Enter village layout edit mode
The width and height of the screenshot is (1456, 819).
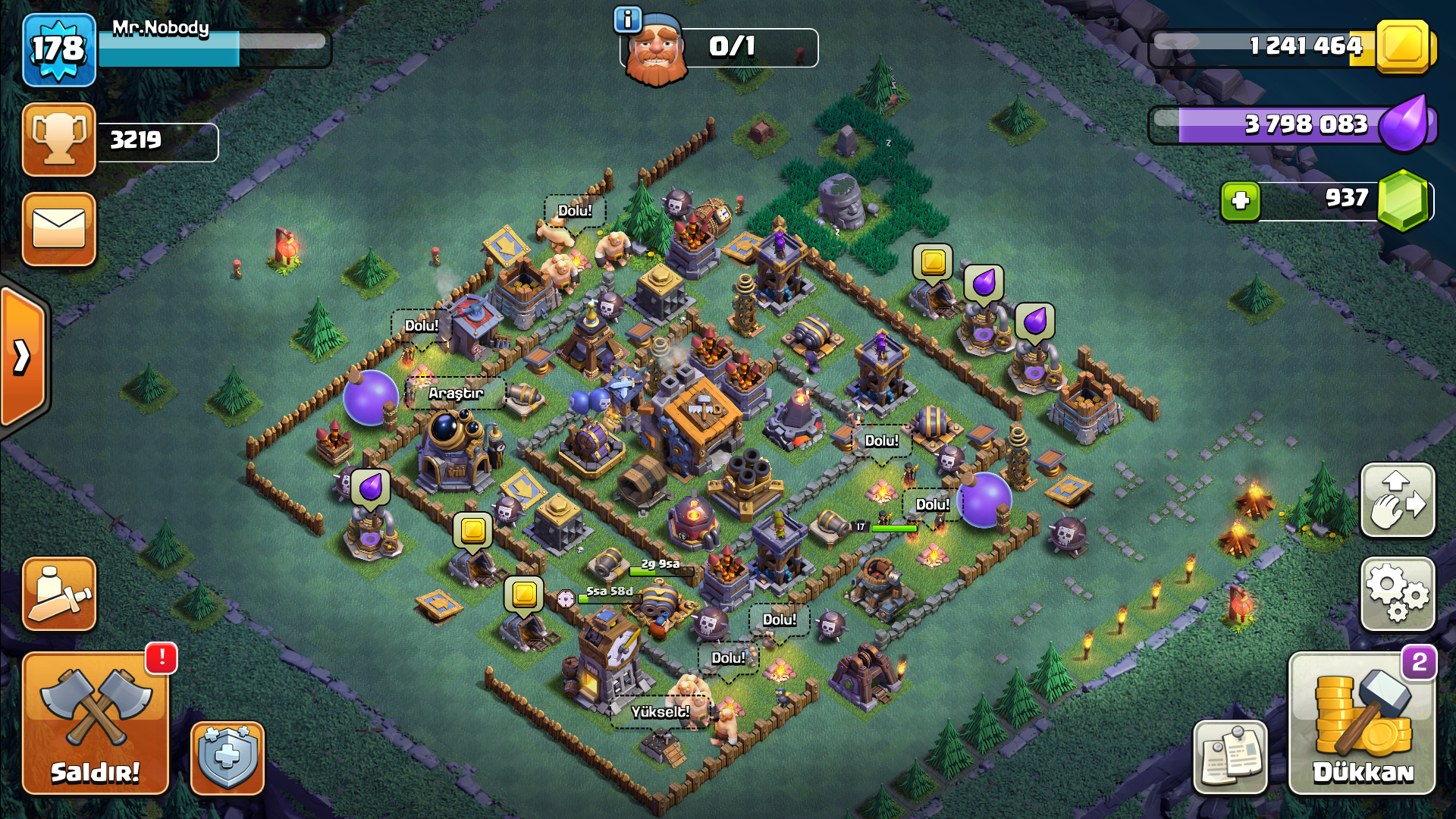1398,500
